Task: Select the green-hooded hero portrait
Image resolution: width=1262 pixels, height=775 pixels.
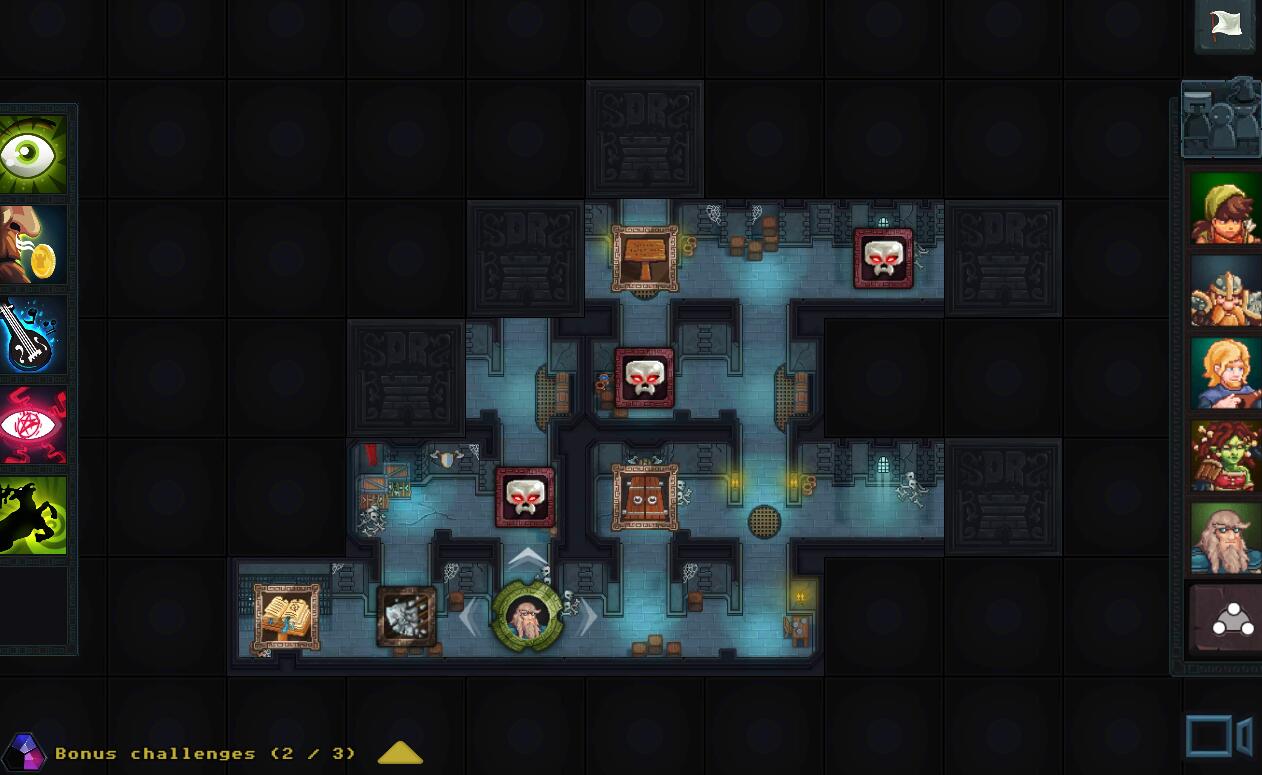Action: tap(1226, 209)
